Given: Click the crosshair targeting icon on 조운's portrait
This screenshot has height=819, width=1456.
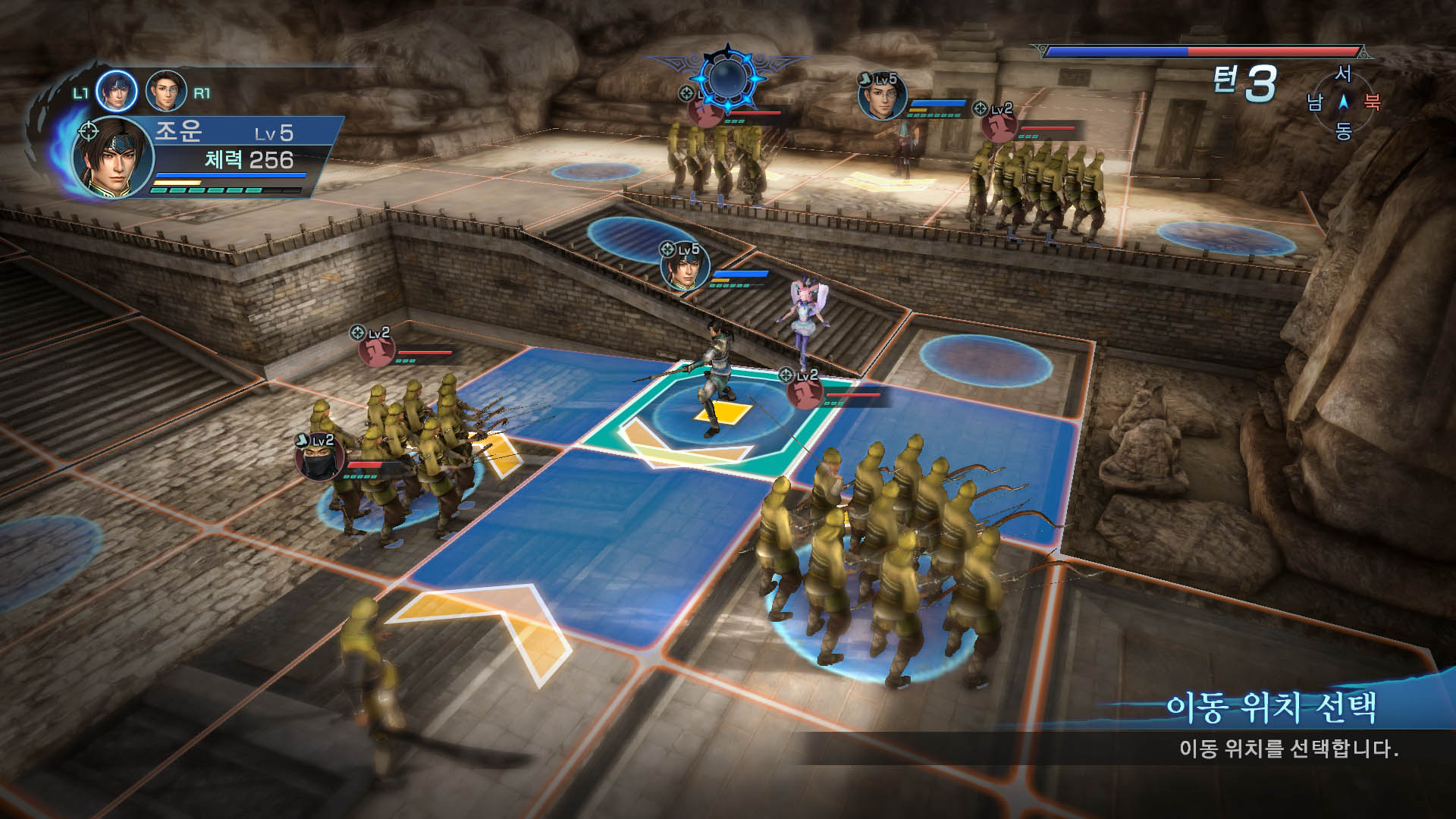Looking at the screenshot, I should pyautogui.click(x=90, y=129).
